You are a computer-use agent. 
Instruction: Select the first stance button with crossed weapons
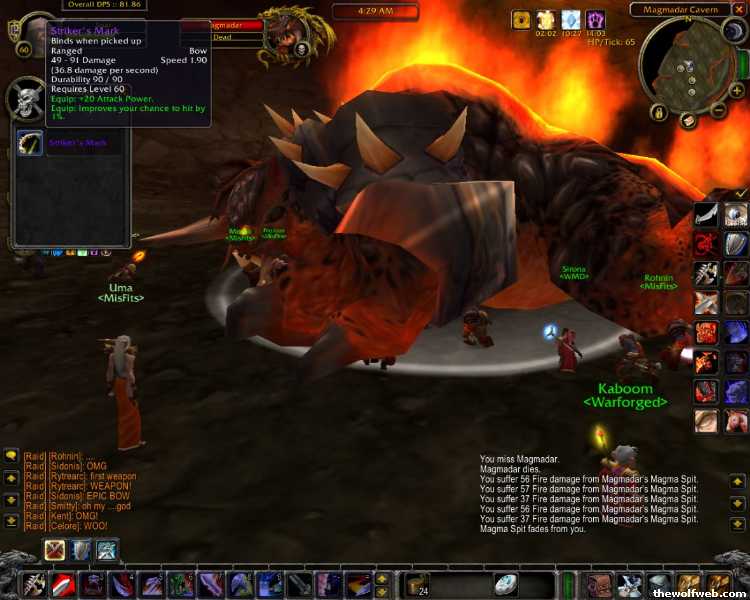[54, 549]
